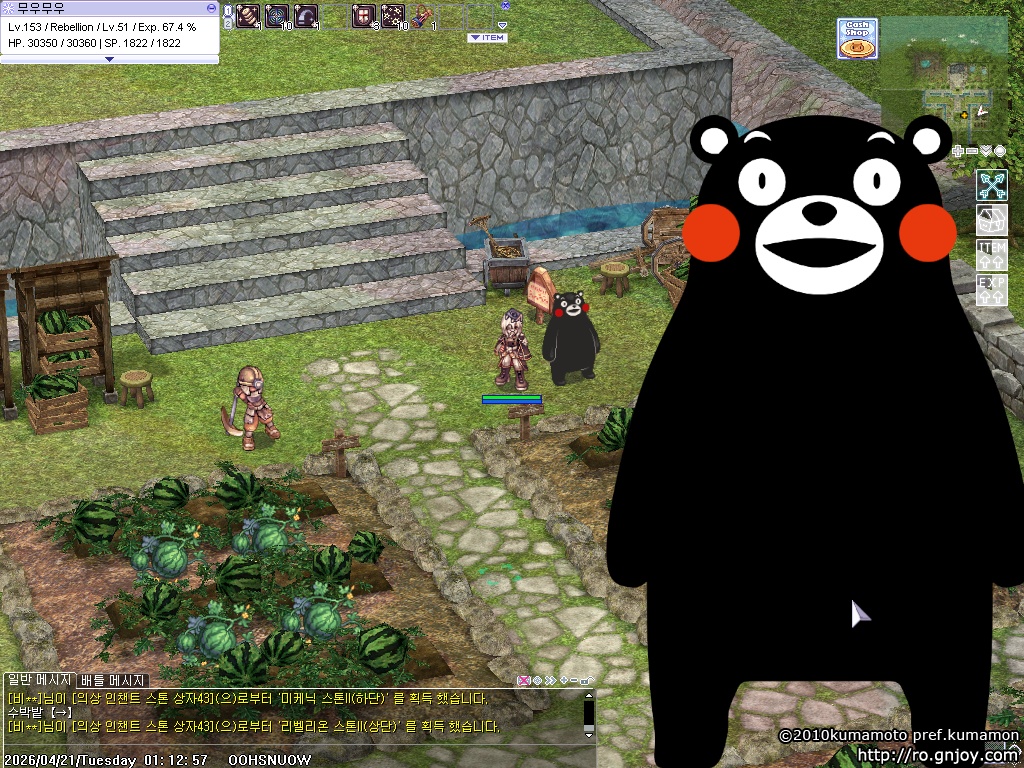Viewport: 1024px width, 768px height.
Task: Use the first hotbar skill, the striped cocoon icon
Action: tap(247, 15)
